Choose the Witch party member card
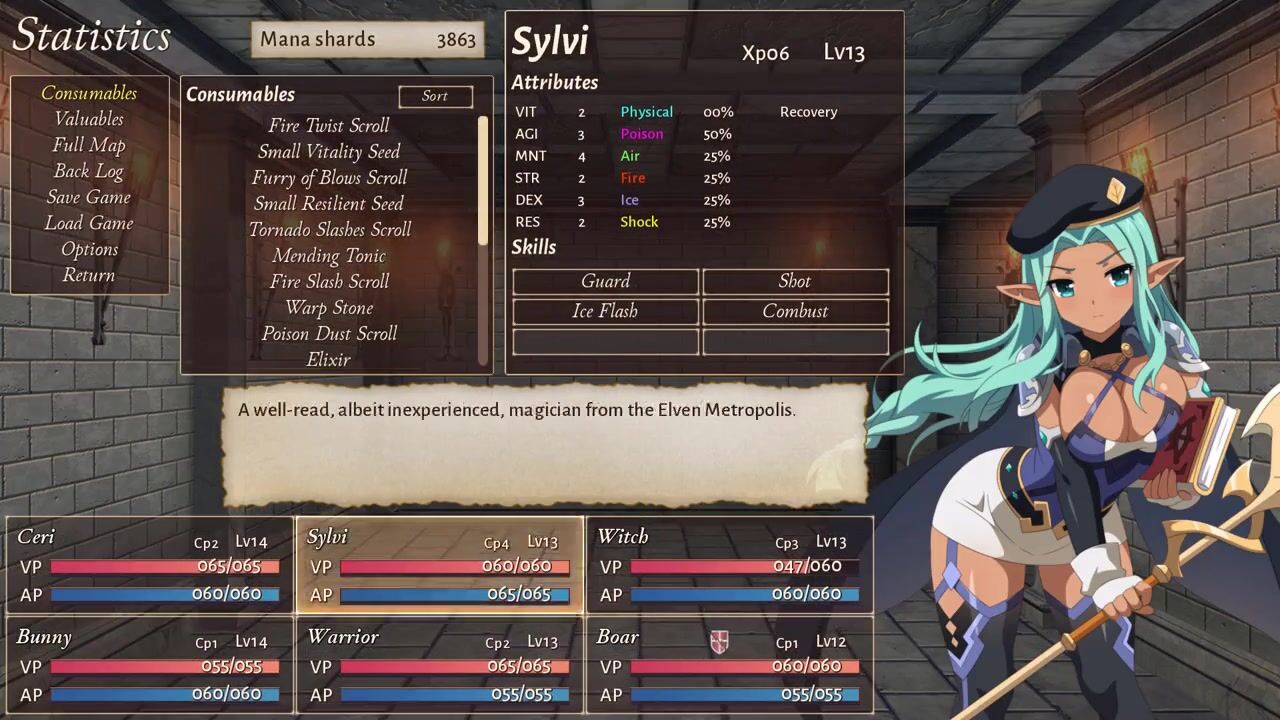The height and width of the screenshot is (720, 1280). click(x=729, y=564)
